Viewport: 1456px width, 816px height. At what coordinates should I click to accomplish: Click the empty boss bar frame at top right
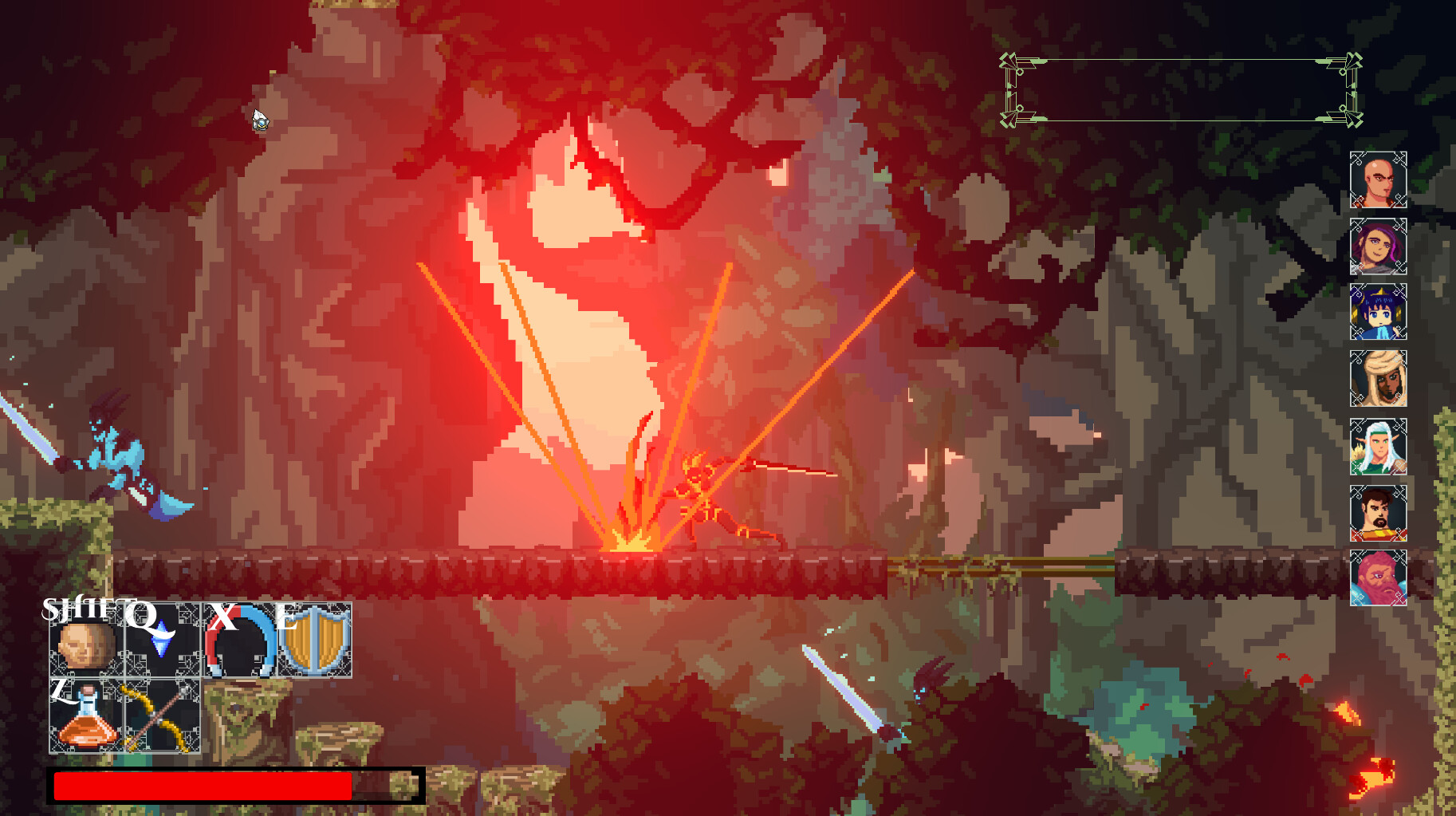[x=1180, y=89]
